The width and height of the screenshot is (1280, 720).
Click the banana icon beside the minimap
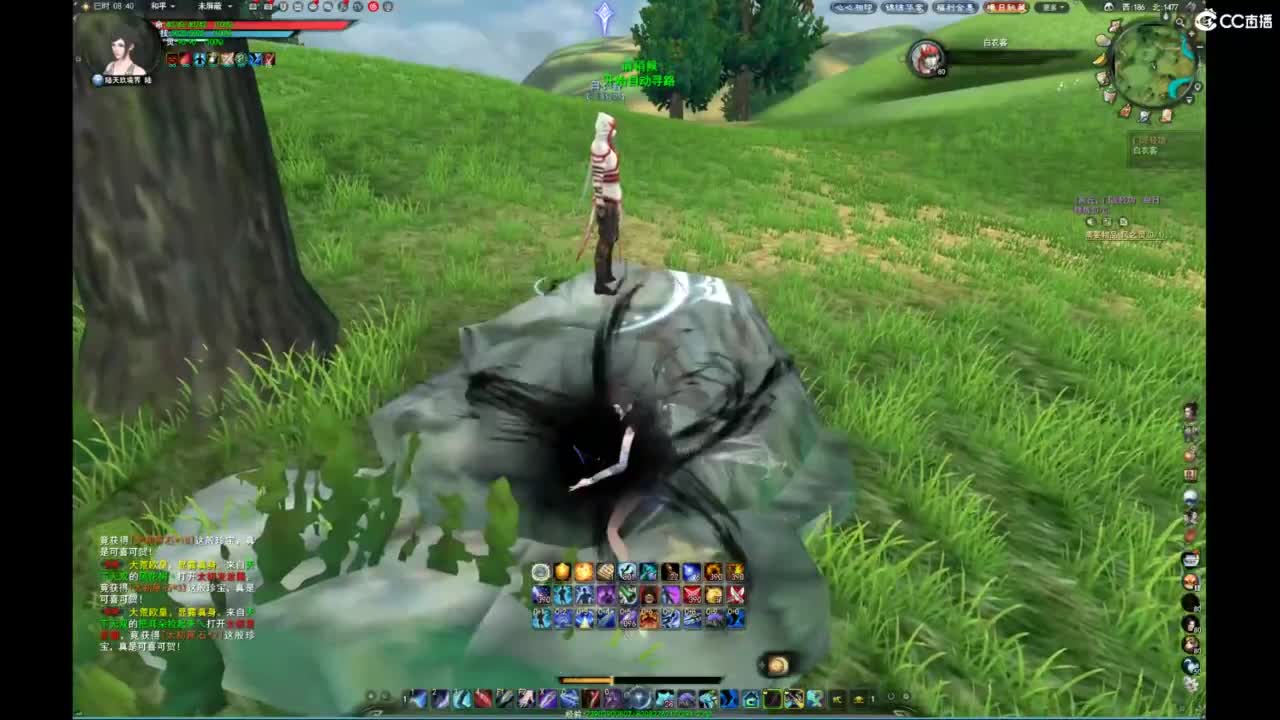(x=1101, y=59)
